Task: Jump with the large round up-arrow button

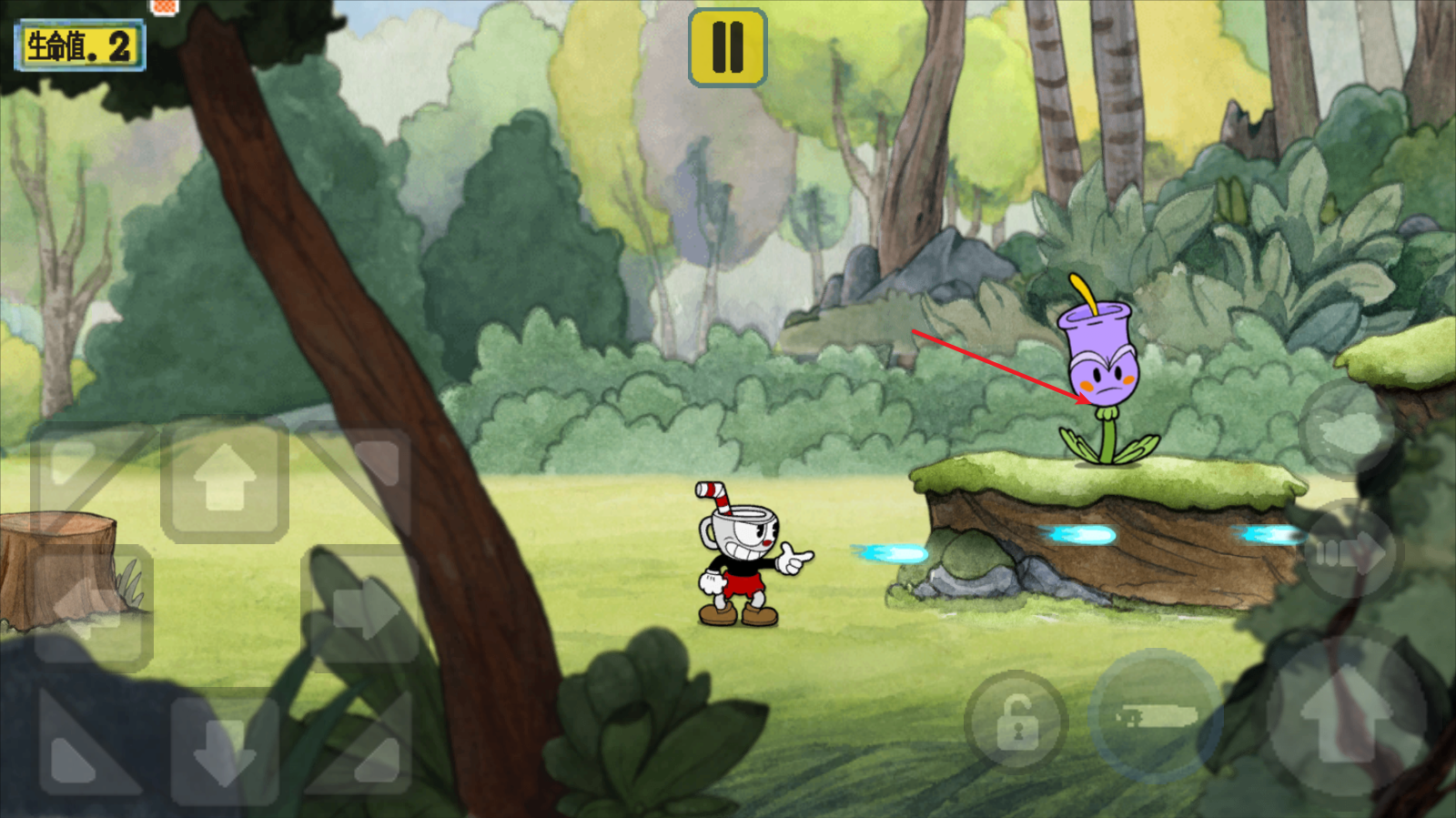Action: tap(1346, 717)
